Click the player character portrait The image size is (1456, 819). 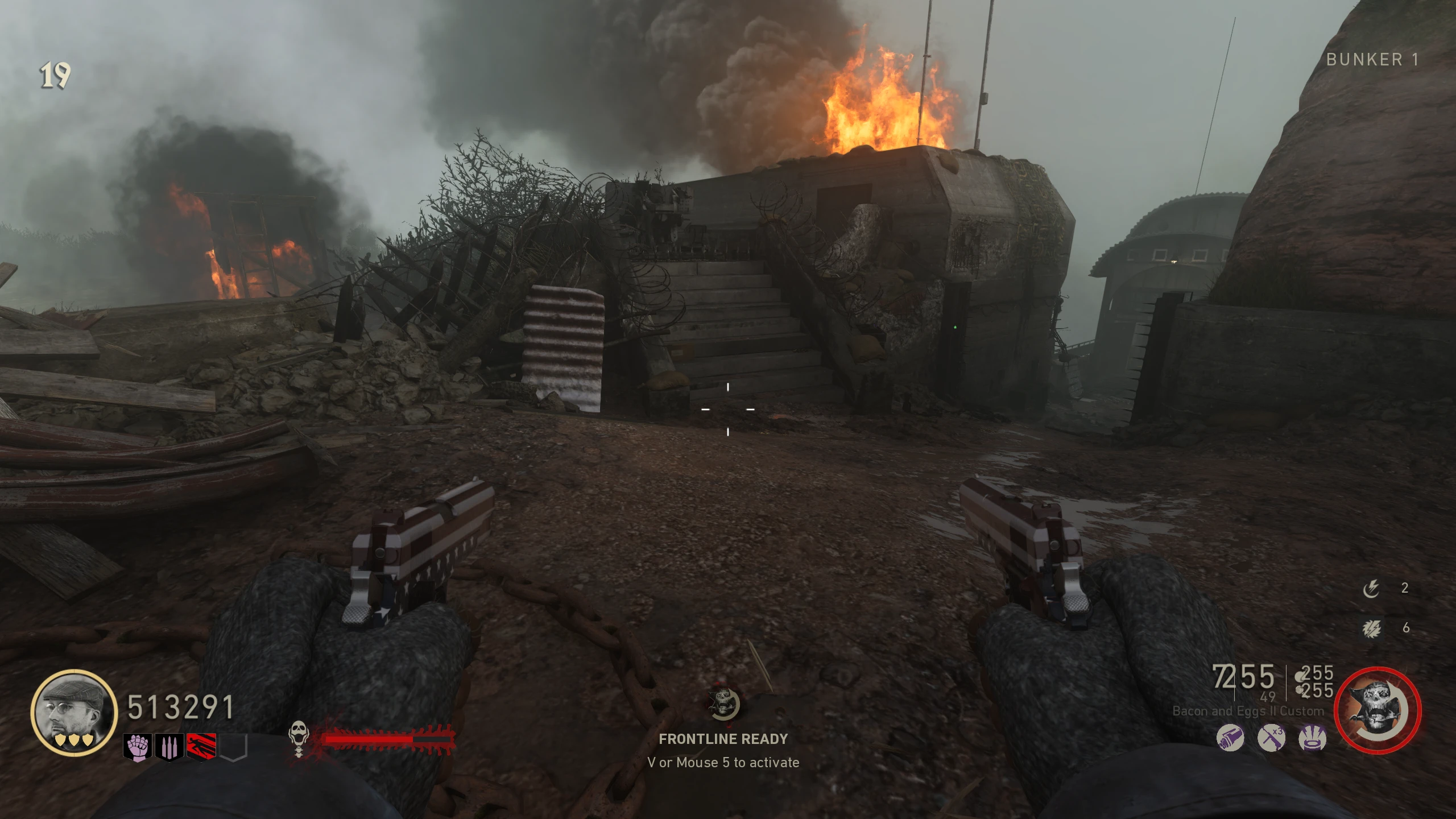click(74, 713)
